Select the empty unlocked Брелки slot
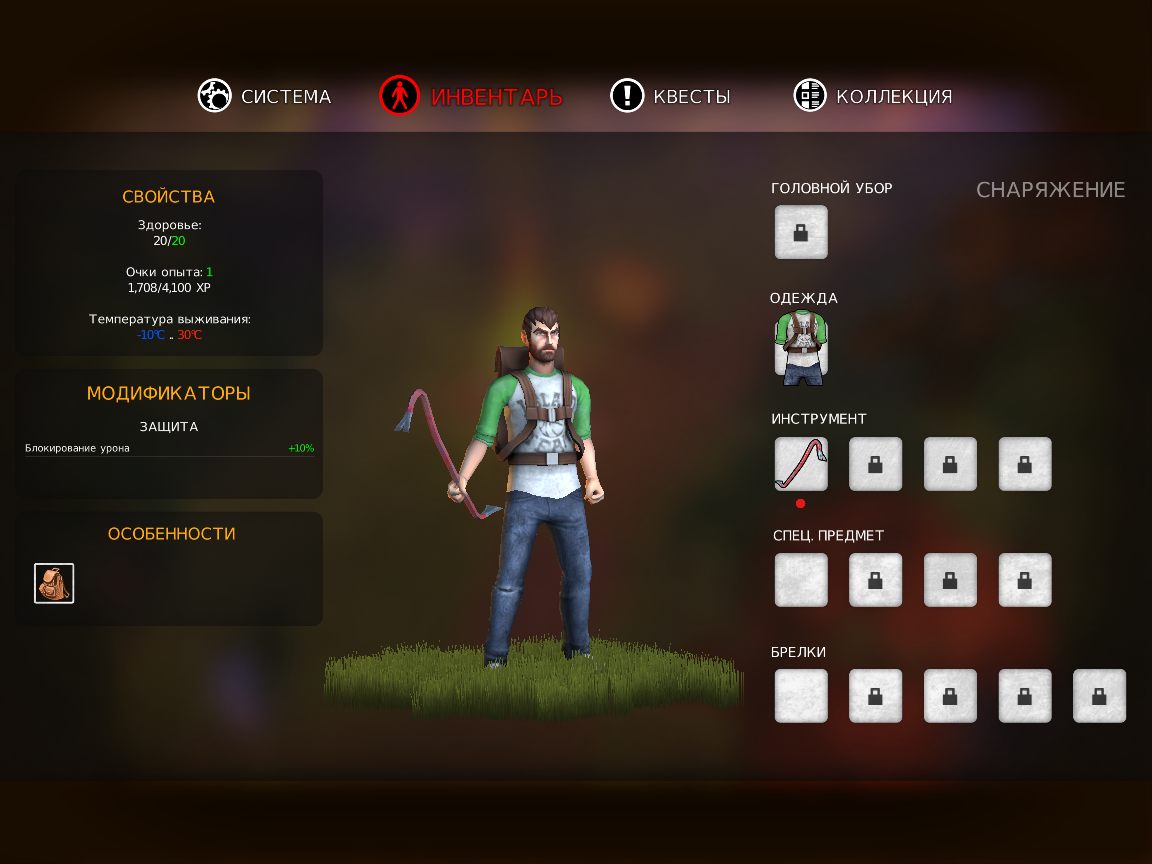Image resolution: width=1152 pixels, height=864 pixels. (x=801, y=696)
